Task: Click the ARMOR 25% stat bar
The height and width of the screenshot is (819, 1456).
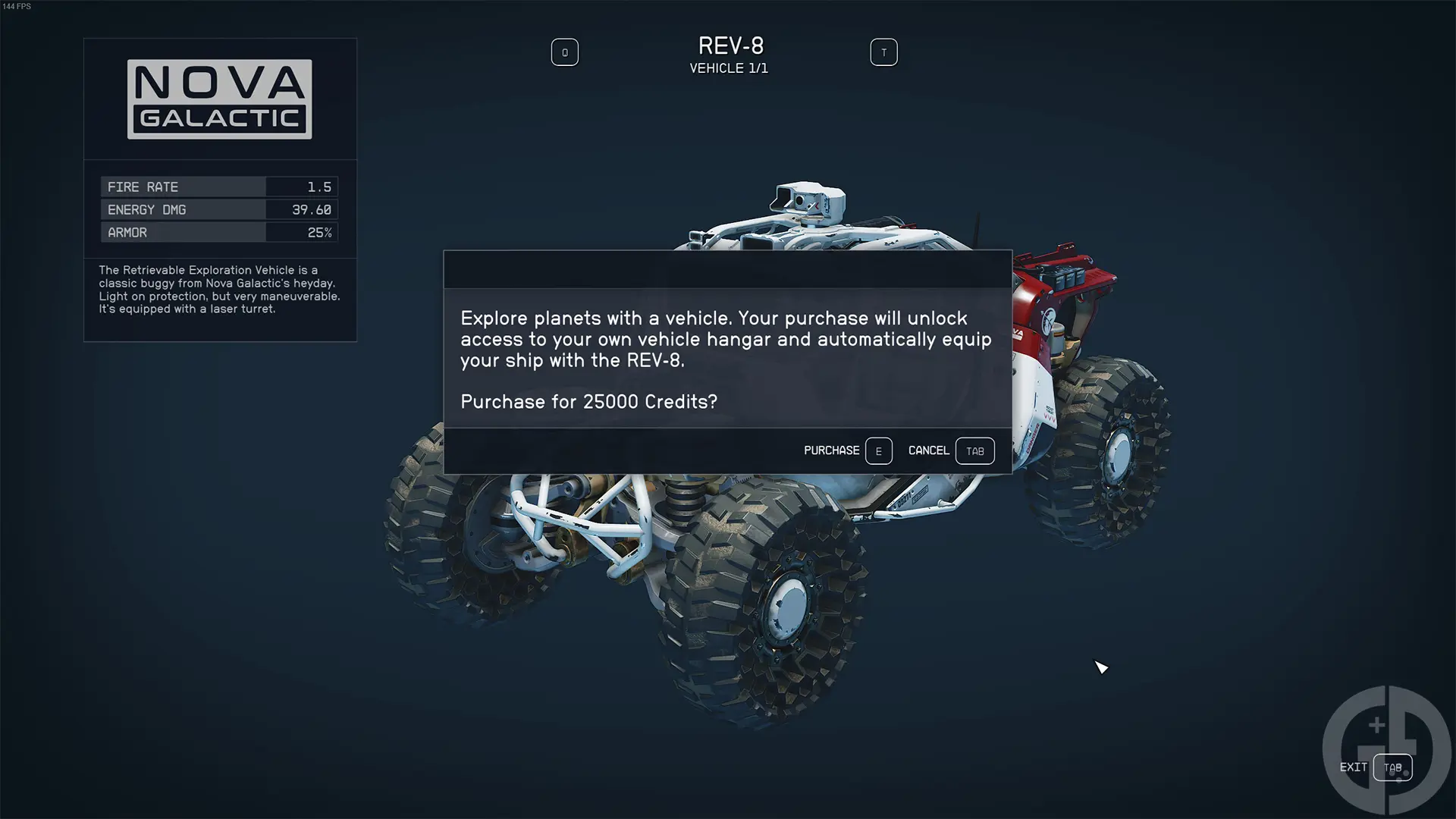Action: pos(218,232)
